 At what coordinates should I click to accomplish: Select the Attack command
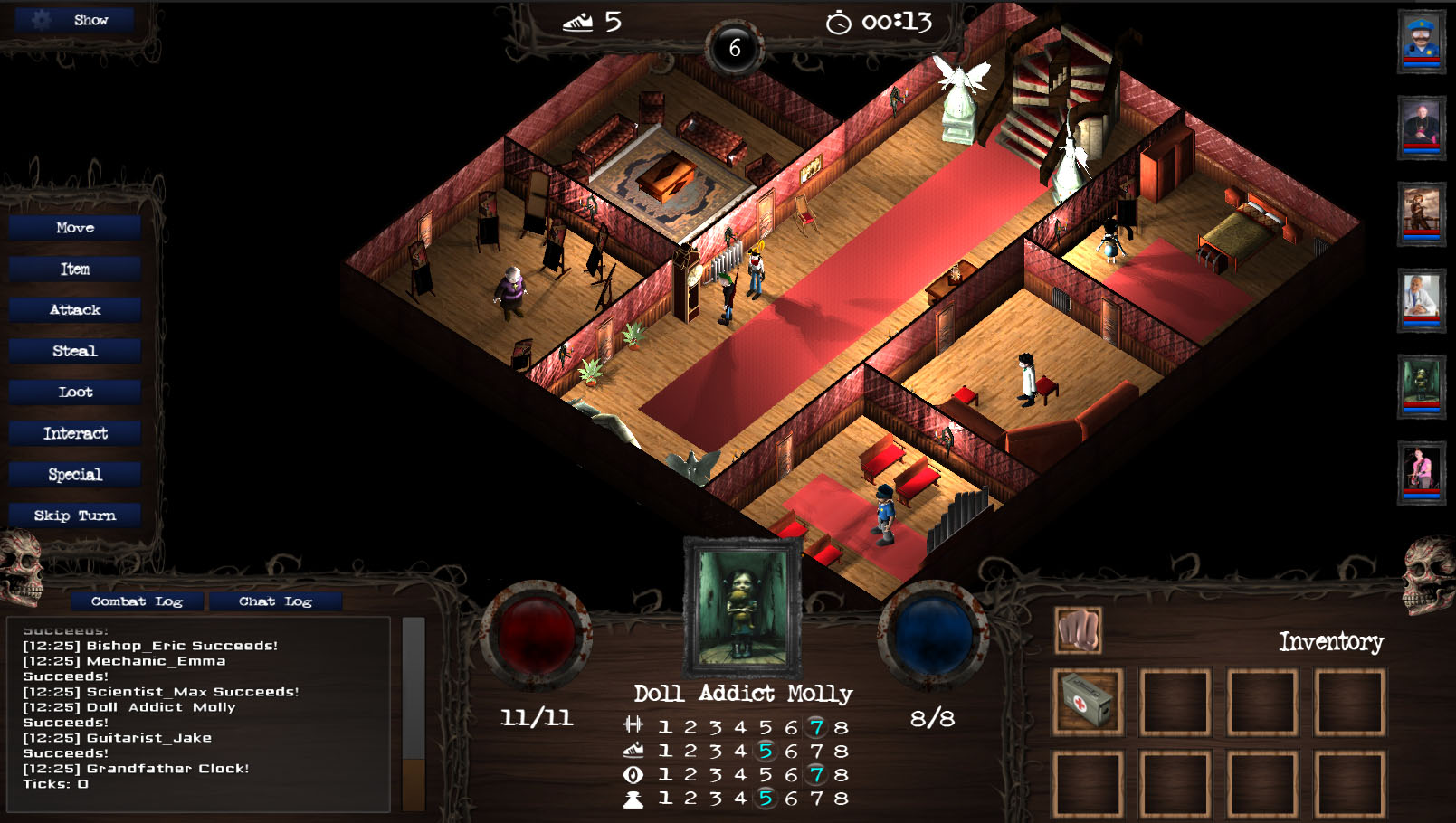coord(75,310)
